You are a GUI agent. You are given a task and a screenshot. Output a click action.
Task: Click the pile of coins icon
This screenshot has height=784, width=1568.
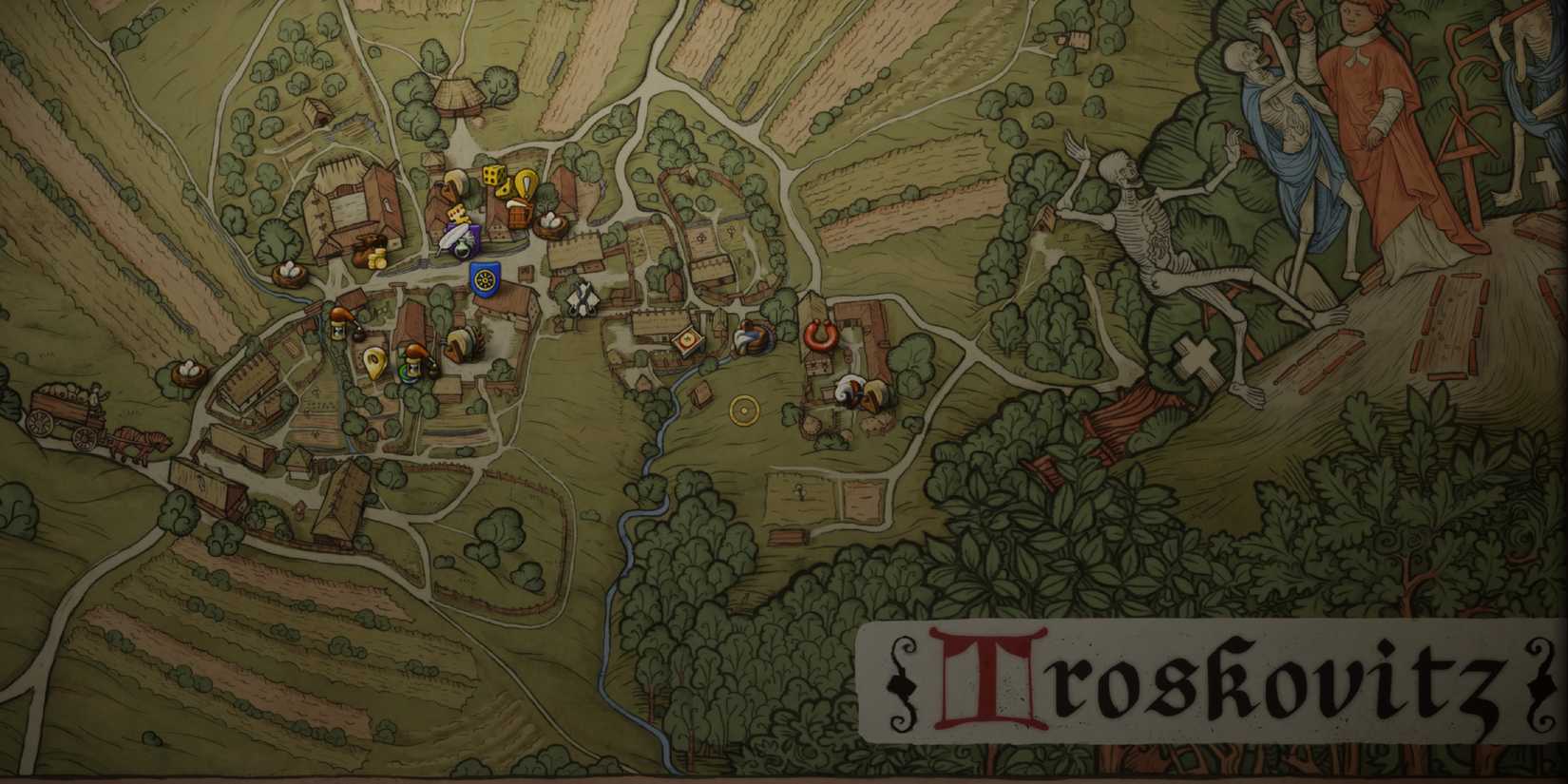[x=377, y=258]
